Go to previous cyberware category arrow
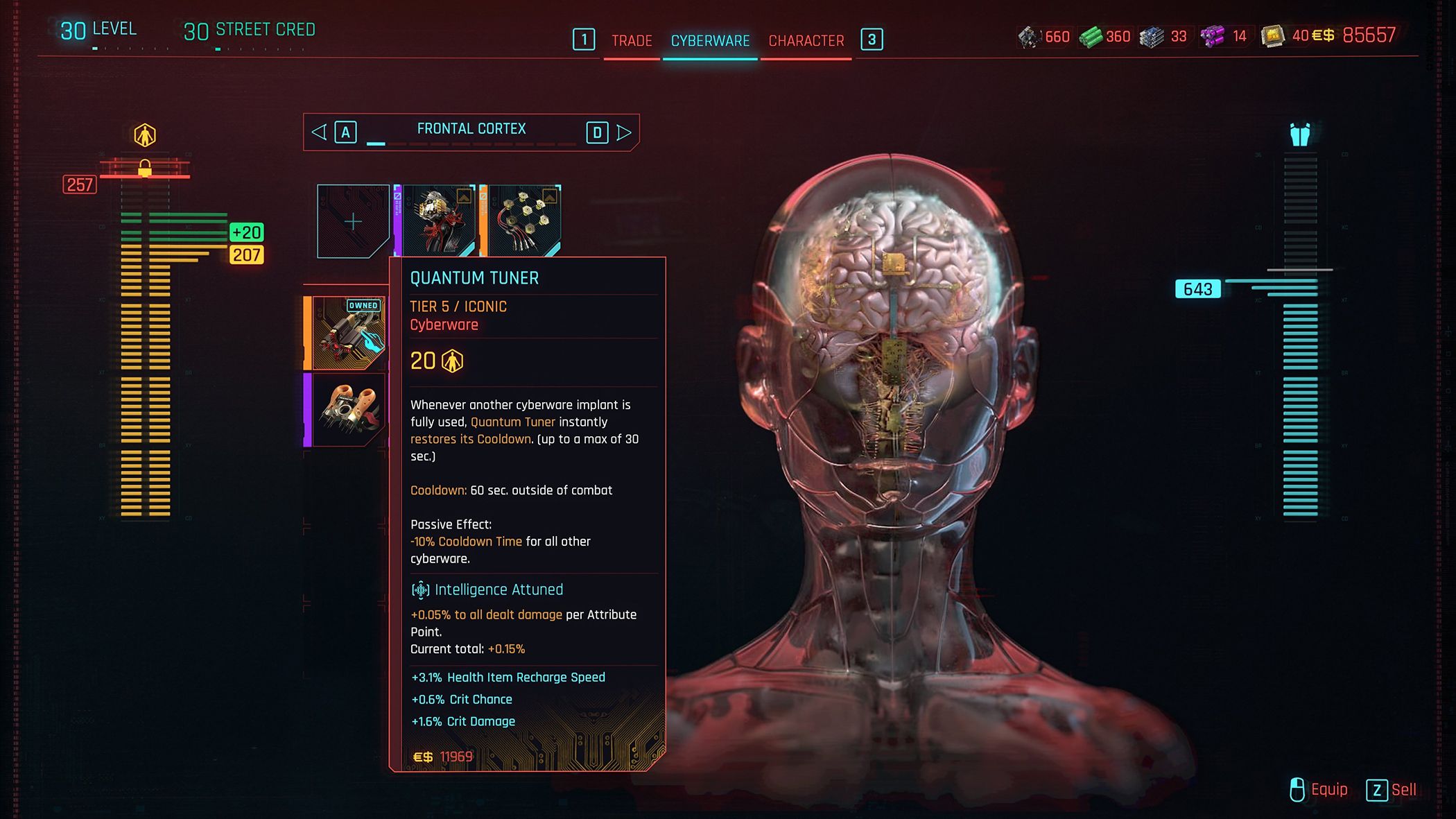Image resolution: width=1456 pixels, height=819 pixels. (x=319, y=132)
